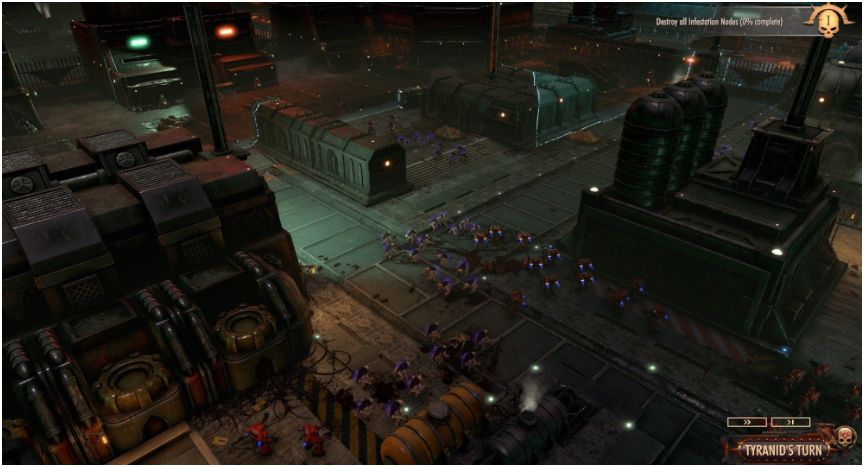
Task: Skip to the end of Tyranid's turn
Action: click(791, 422)
